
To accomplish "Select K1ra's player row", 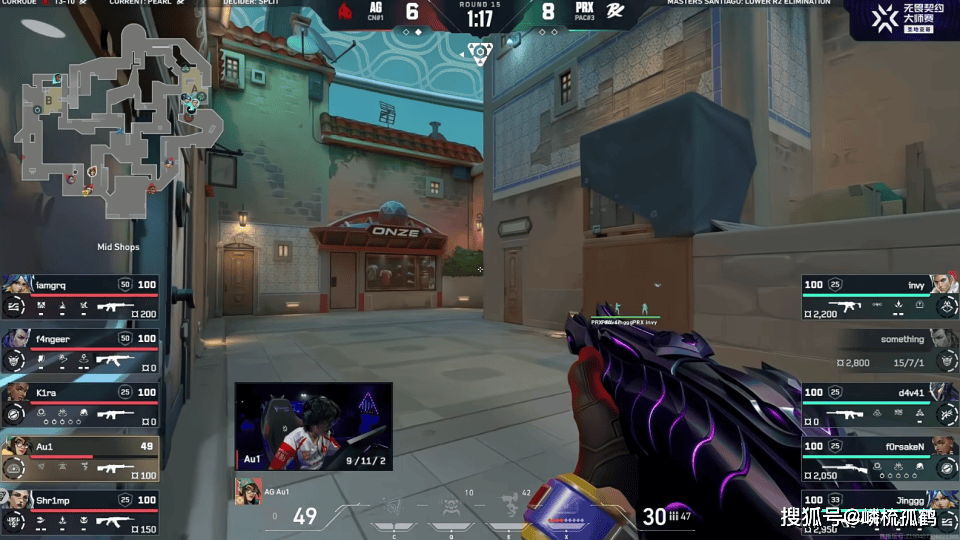I will [80, 404].
